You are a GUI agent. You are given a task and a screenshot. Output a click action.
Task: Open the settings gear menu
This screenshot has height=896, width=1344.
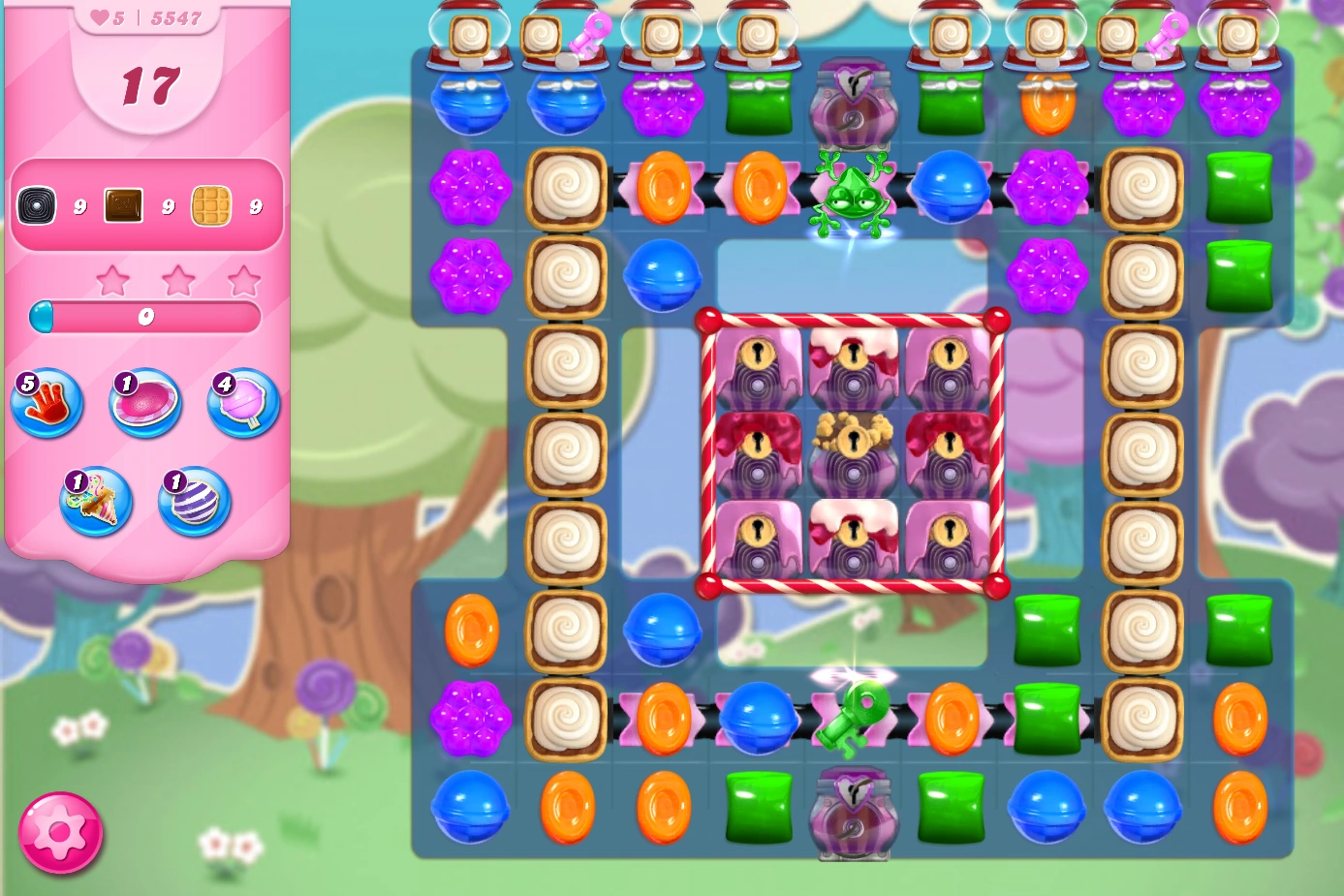tap(60, 831)
